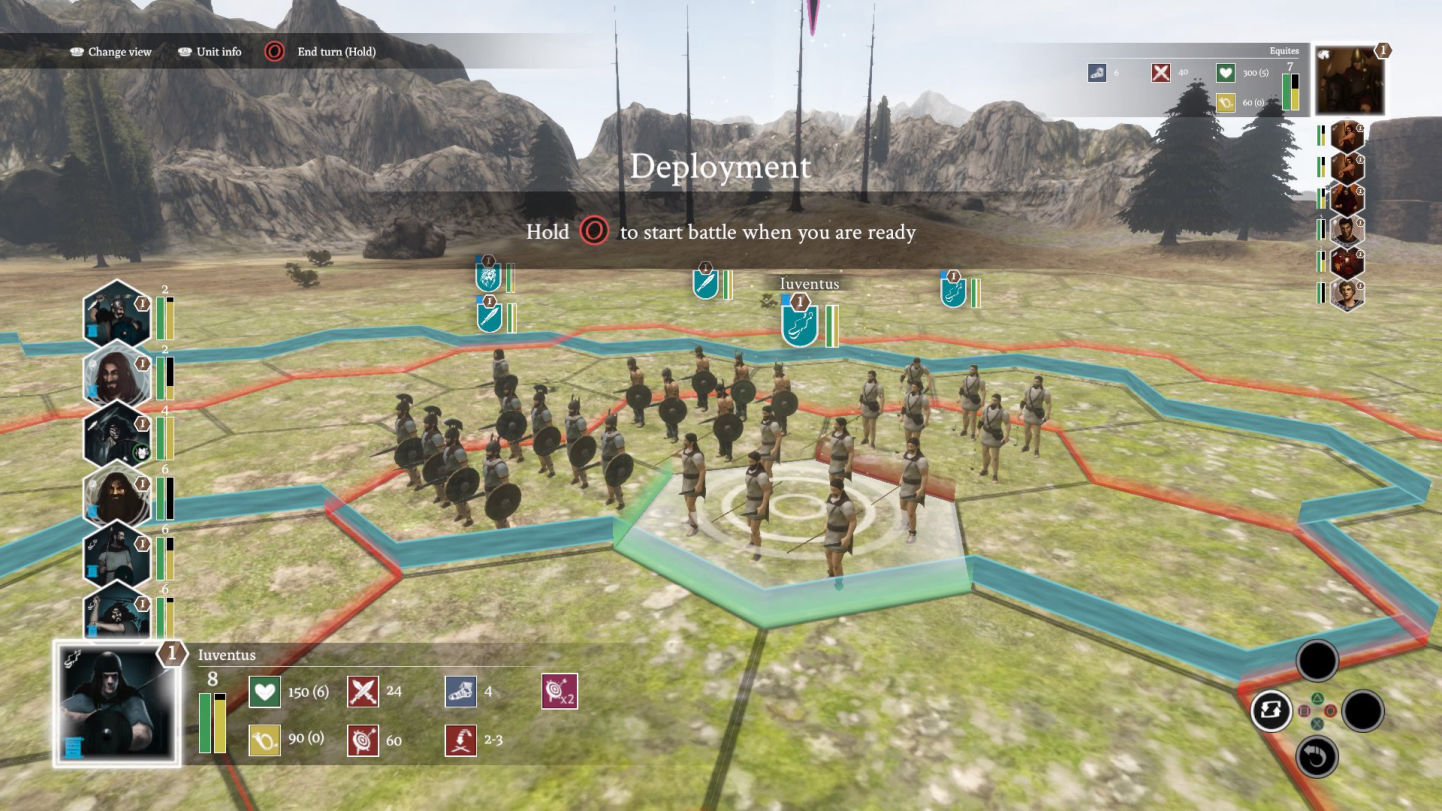Select the Iuventus unit portrait
Screen dimensions: 1442x811
pos(118,704)
